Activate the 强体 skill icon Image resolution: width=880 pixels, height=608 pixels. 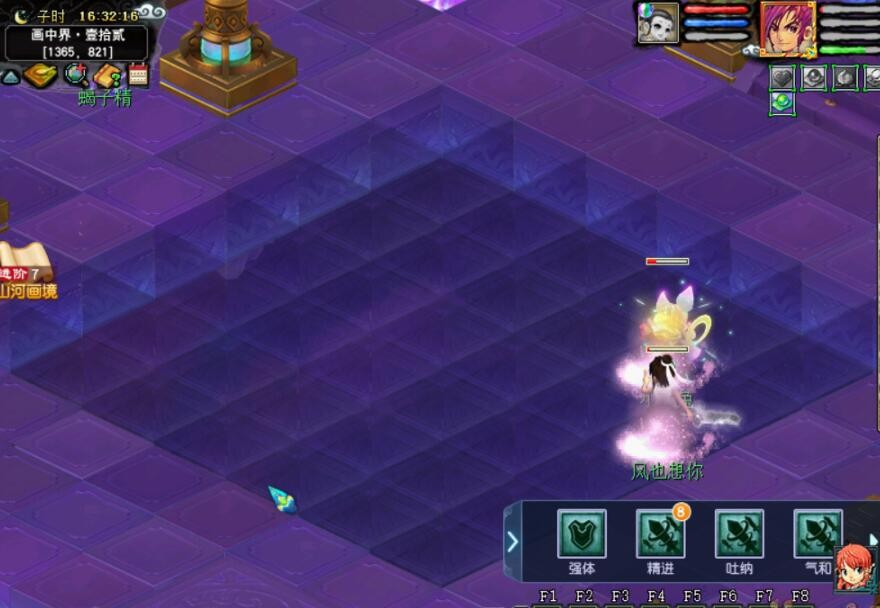581,534
